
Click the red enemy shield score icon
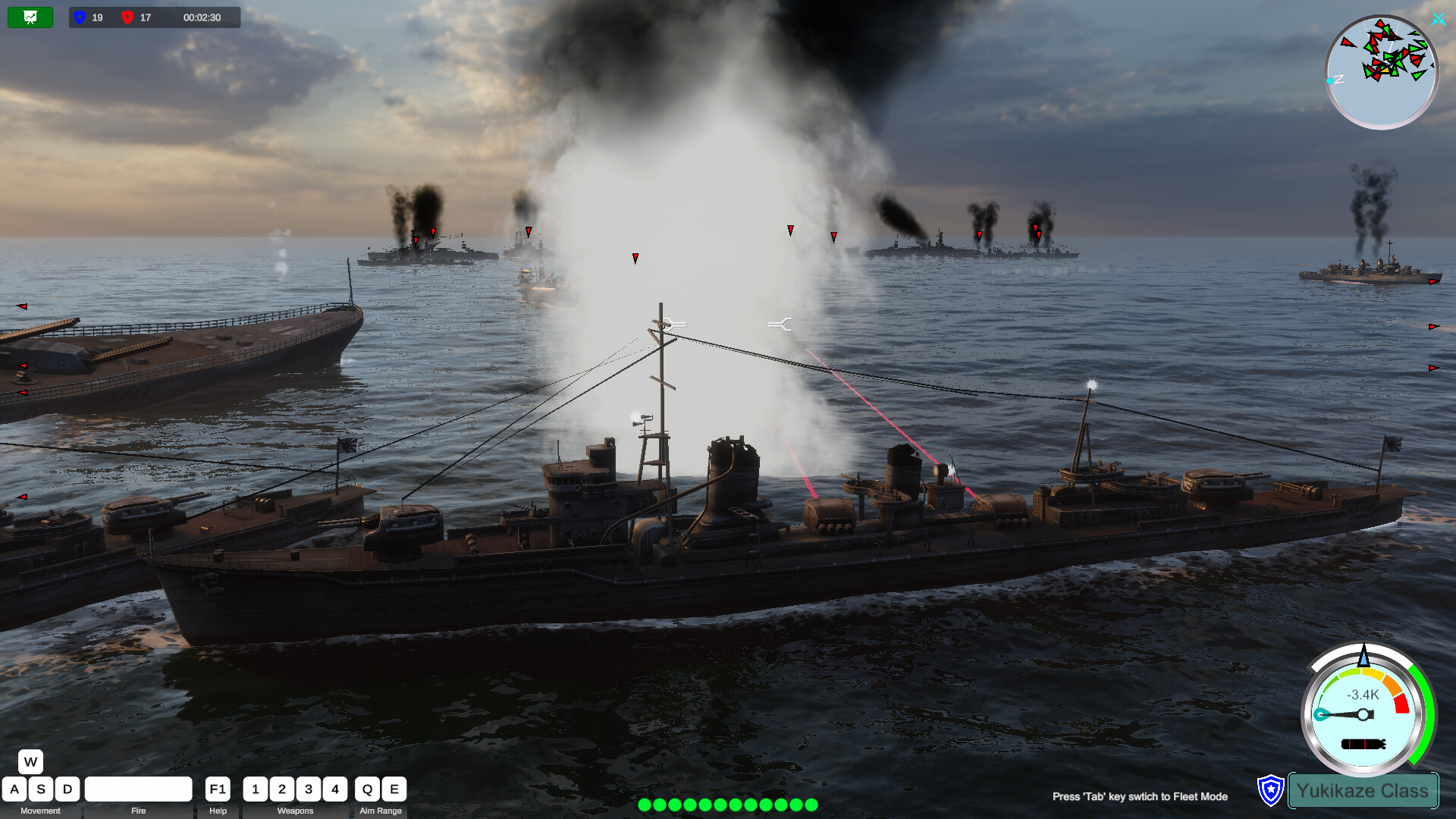pyautogui.click(x=129, y=17)
